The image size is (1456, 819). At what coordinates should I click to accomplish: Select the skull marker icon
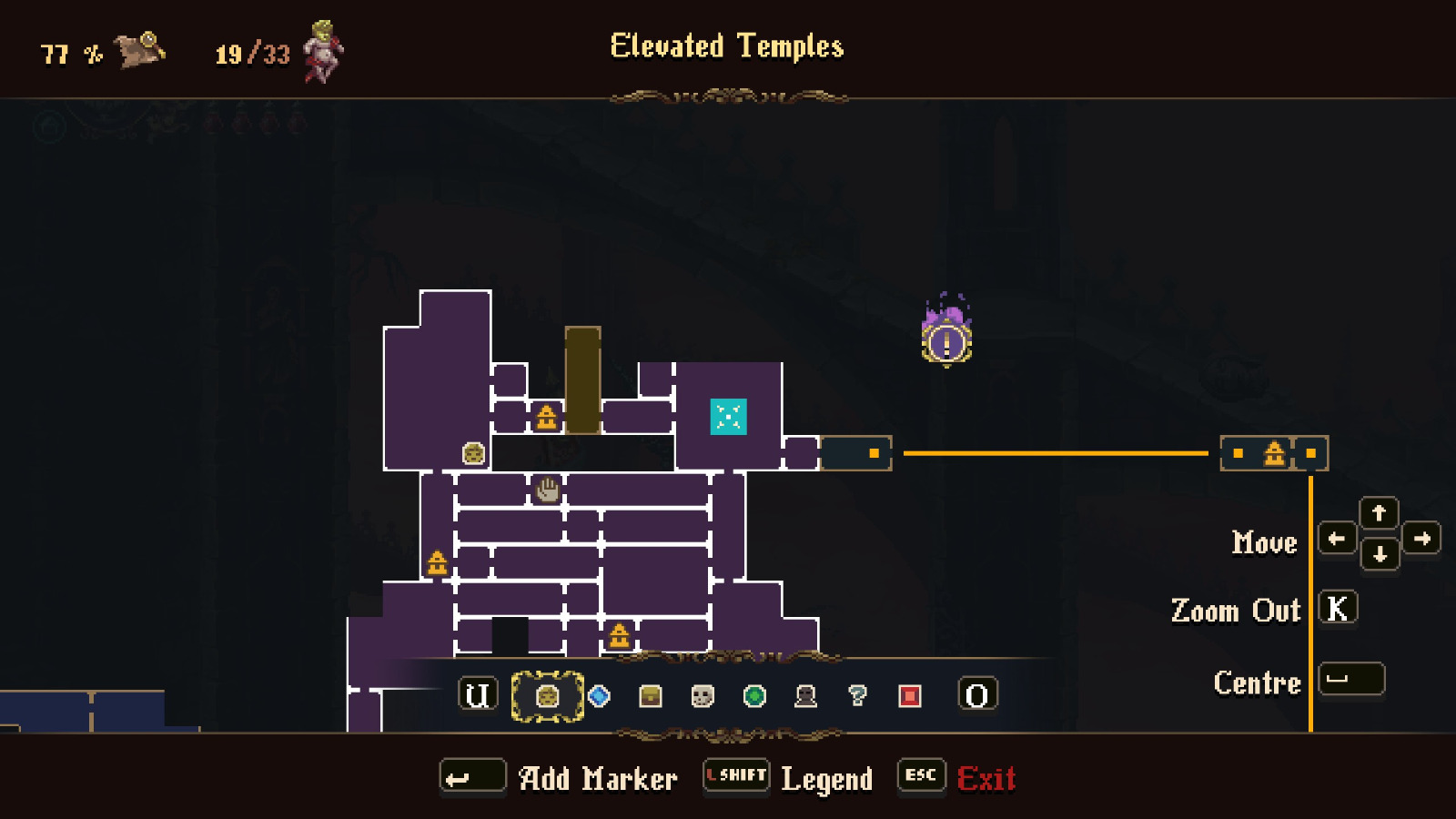[702, 698]
